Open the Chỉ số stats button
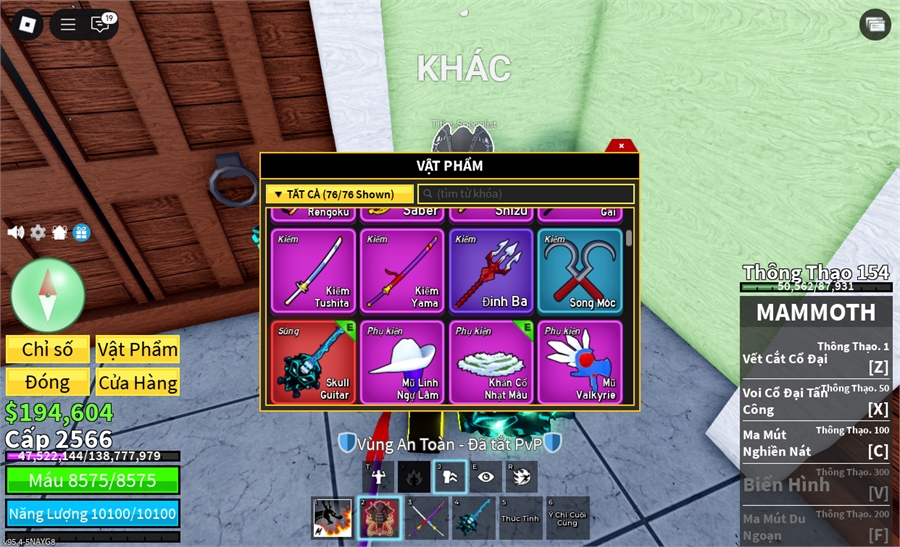Screen dimensions: 900x547 click(48, 349)
